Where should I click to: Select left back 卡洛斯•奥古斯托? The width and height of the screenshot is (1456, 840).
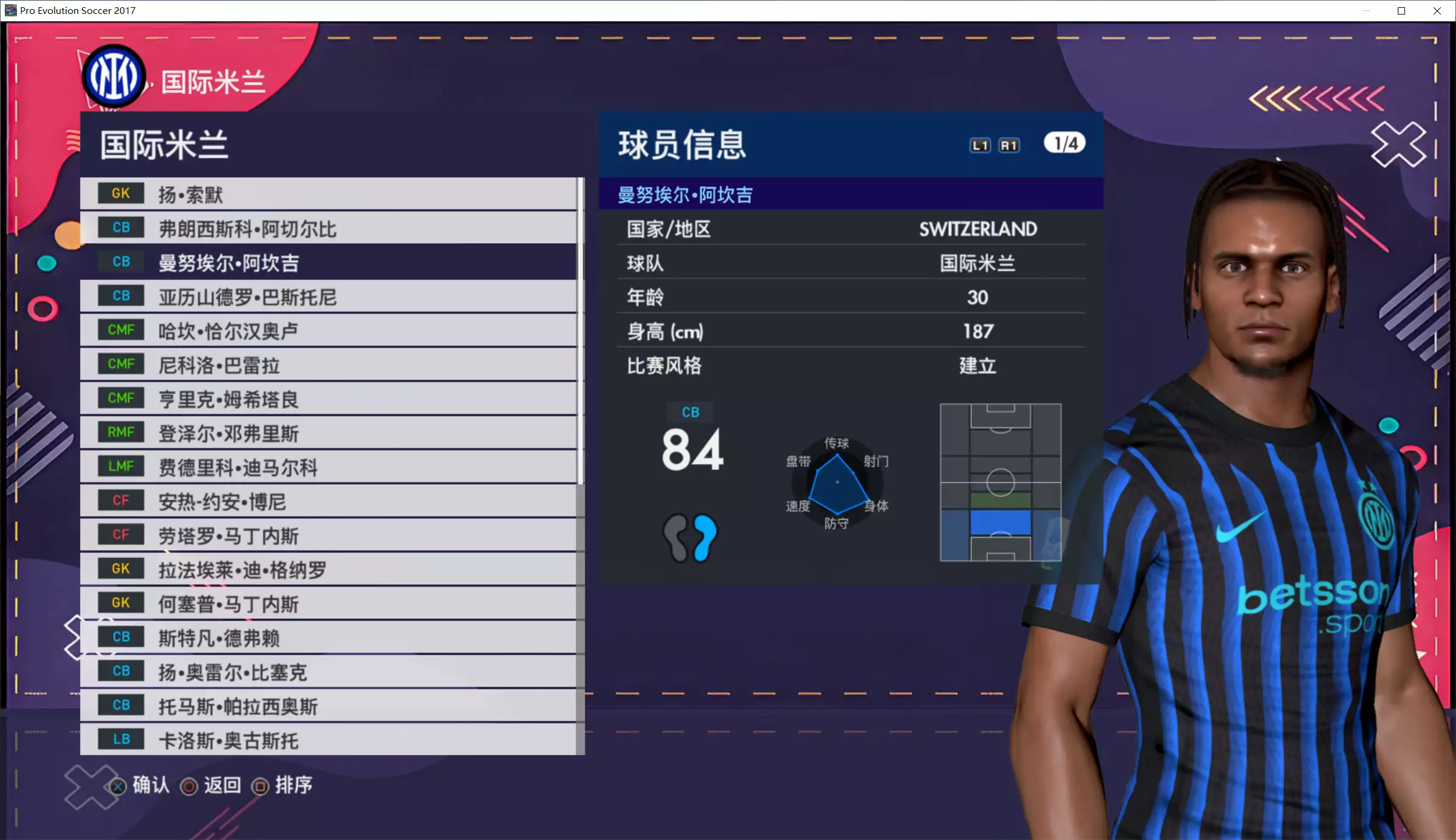click(x=327, y=740)
